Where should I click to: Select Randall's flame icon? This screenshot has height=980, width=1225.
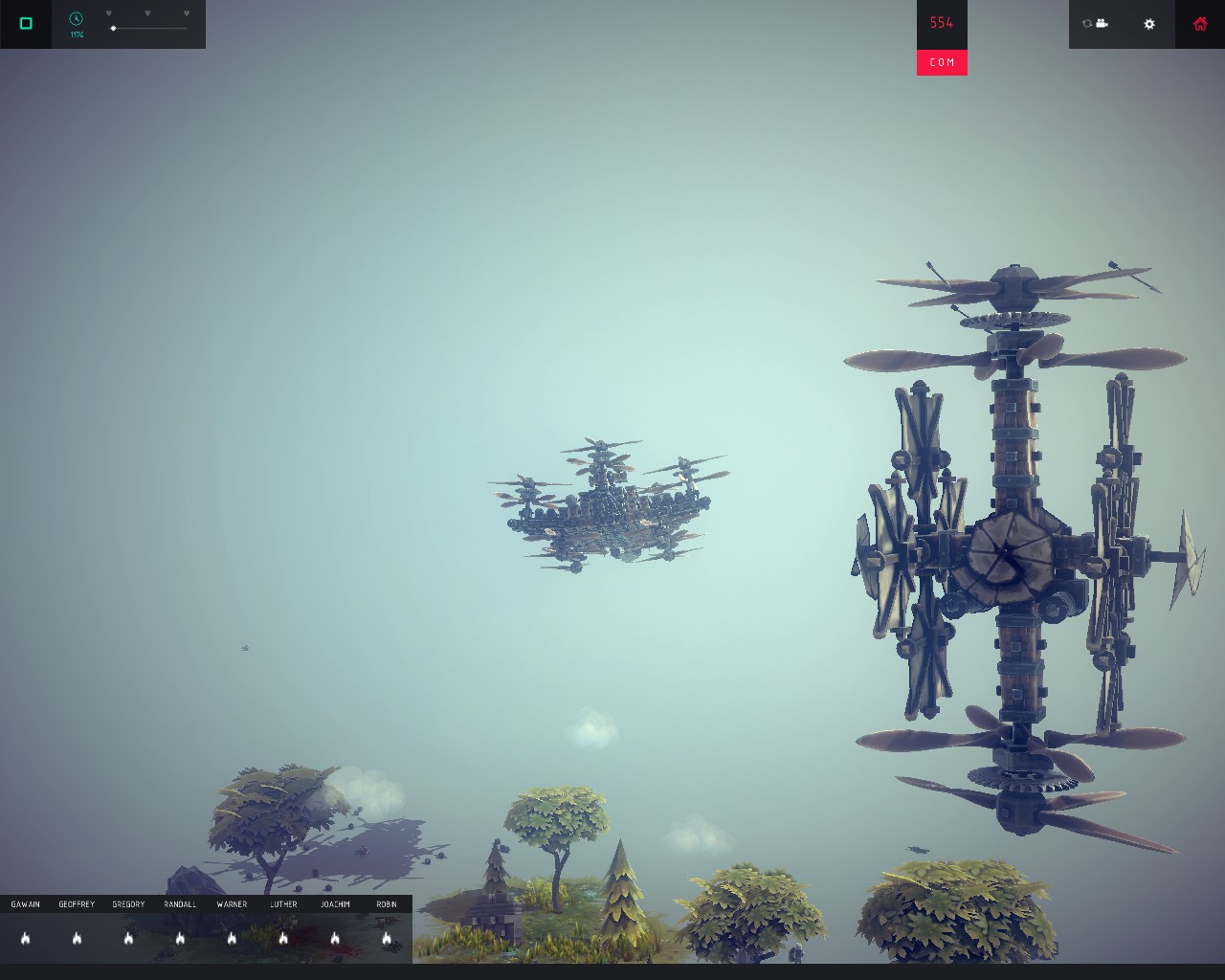(x=181, y=938)
